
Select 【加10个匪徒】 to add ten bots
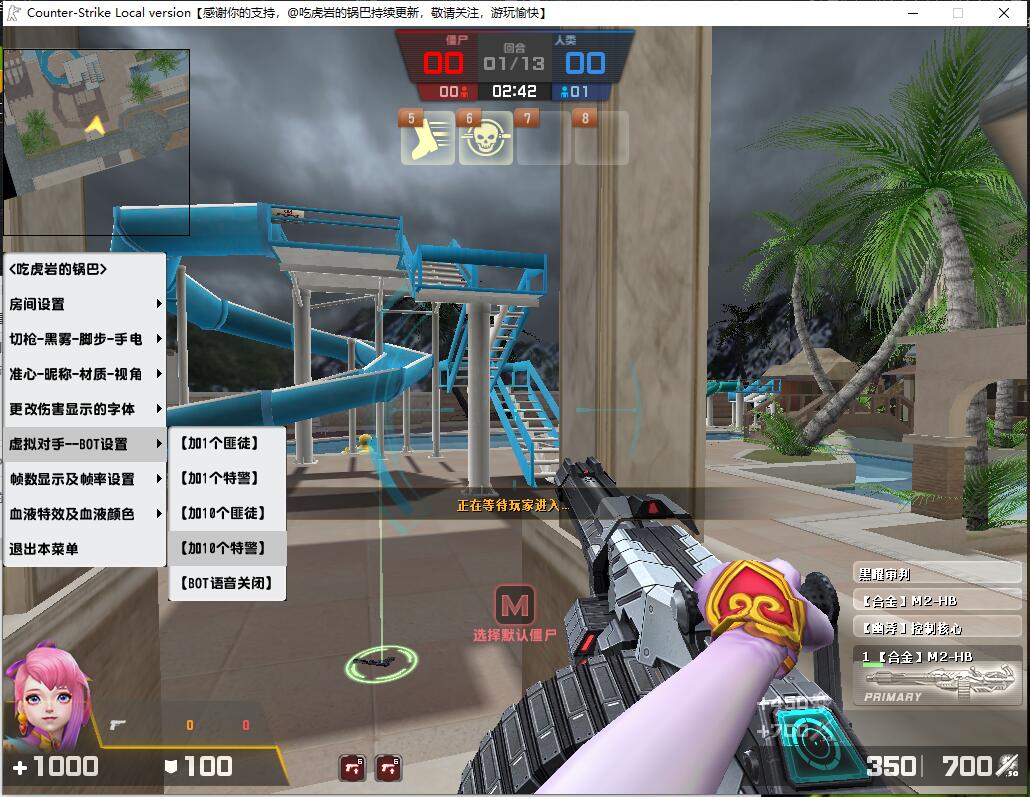click(x=227, y=513)
